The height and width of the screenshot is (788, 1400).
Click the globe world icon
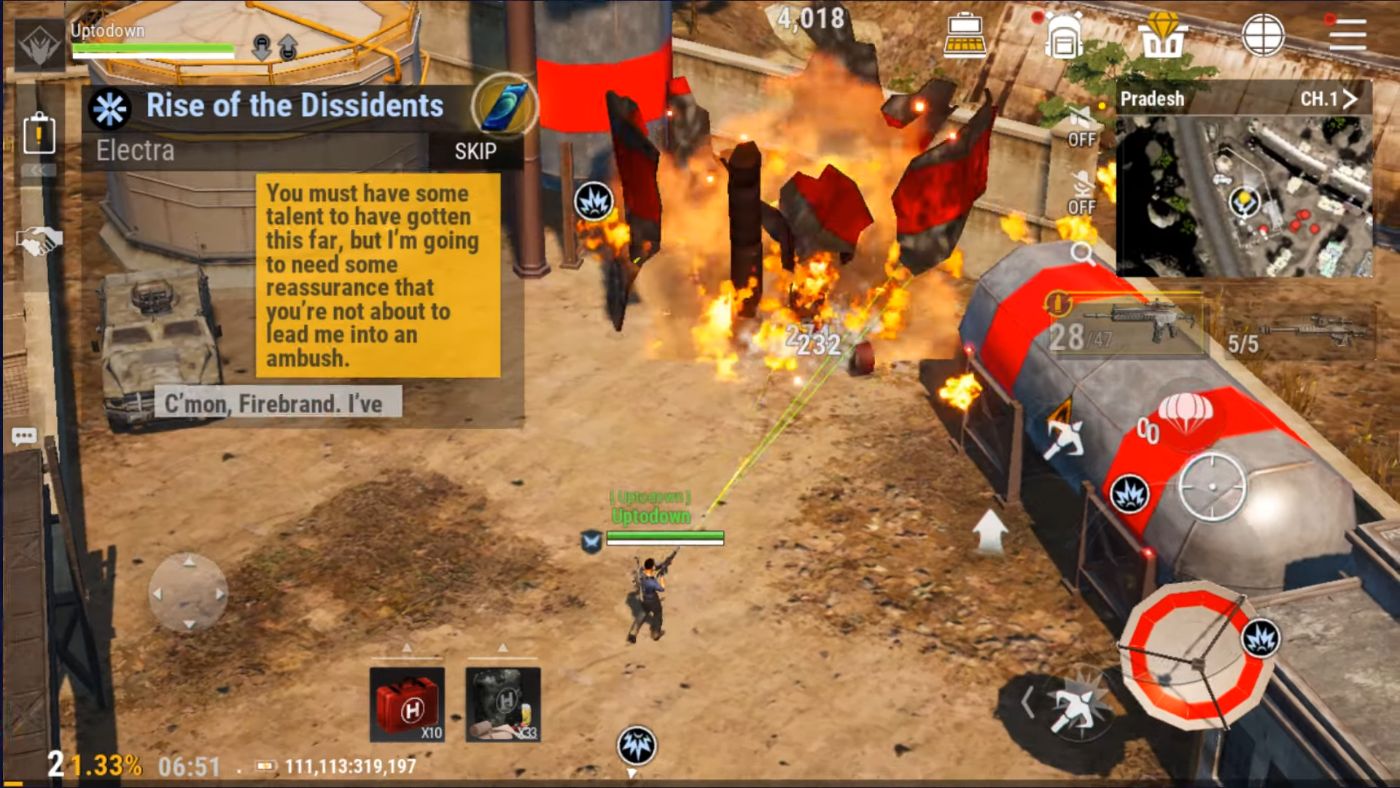[1262, 33]
